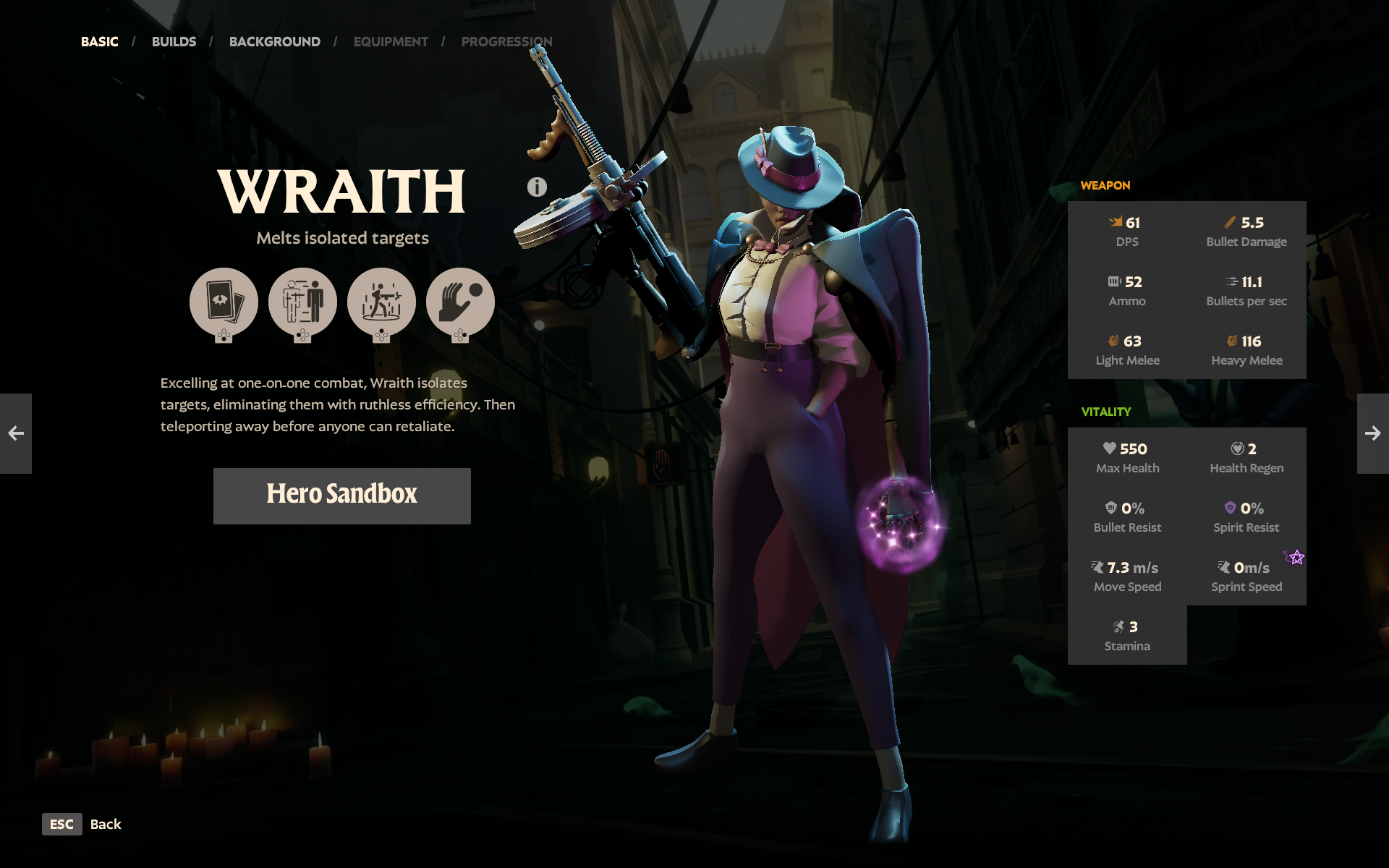Click the Bullet Resist shield icon
The image size is (1389, 868).
pyautogui.click(x=1112, y=508)
